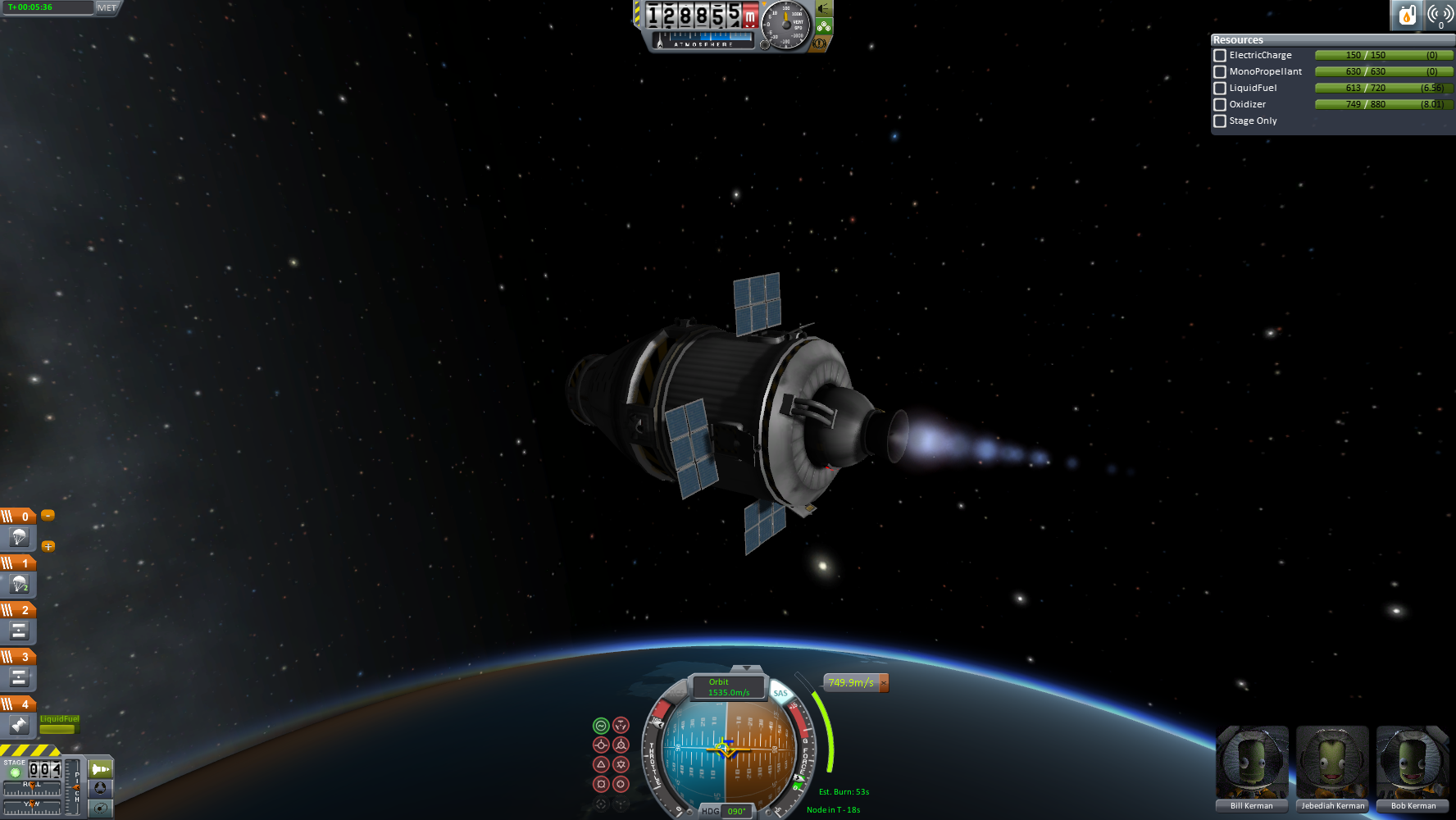Viewport: 1456px width, 820px height.
Task: Toggle the Stage Only checkbox
Action: pos(1220,121)
